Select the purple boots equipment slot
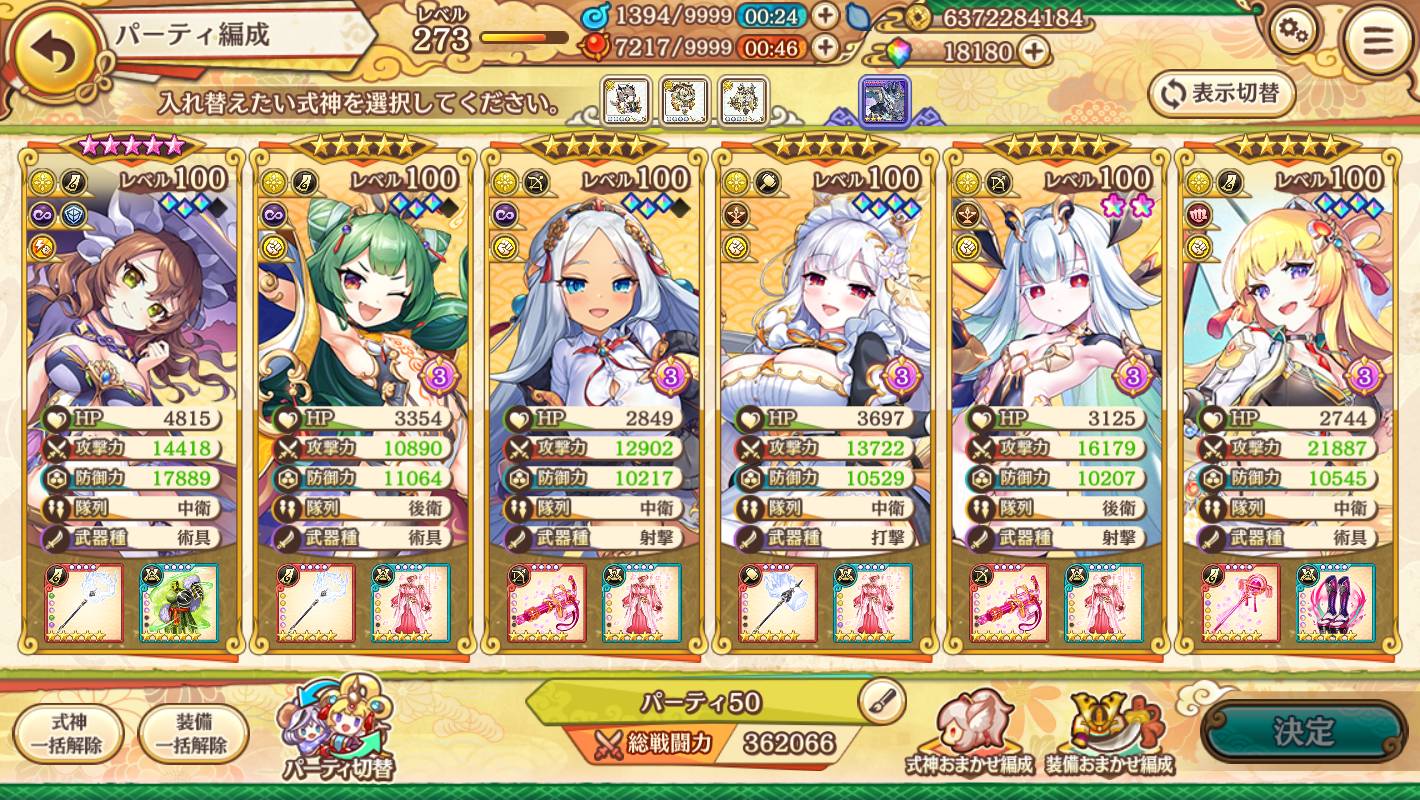 [1336, 603]
